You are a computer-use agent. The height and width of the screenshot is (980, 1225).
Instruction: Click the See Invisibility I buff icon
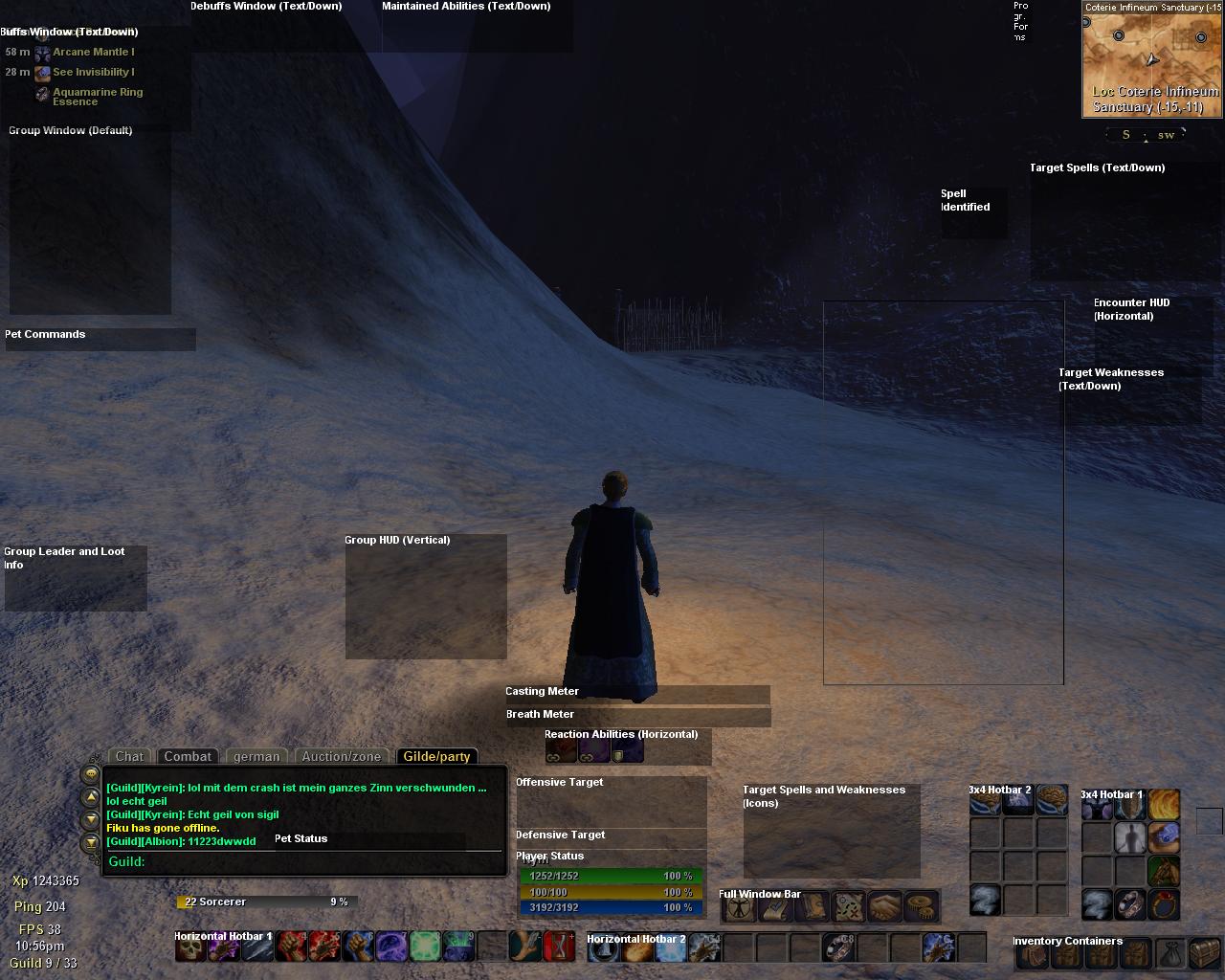[x=43, y=73]
